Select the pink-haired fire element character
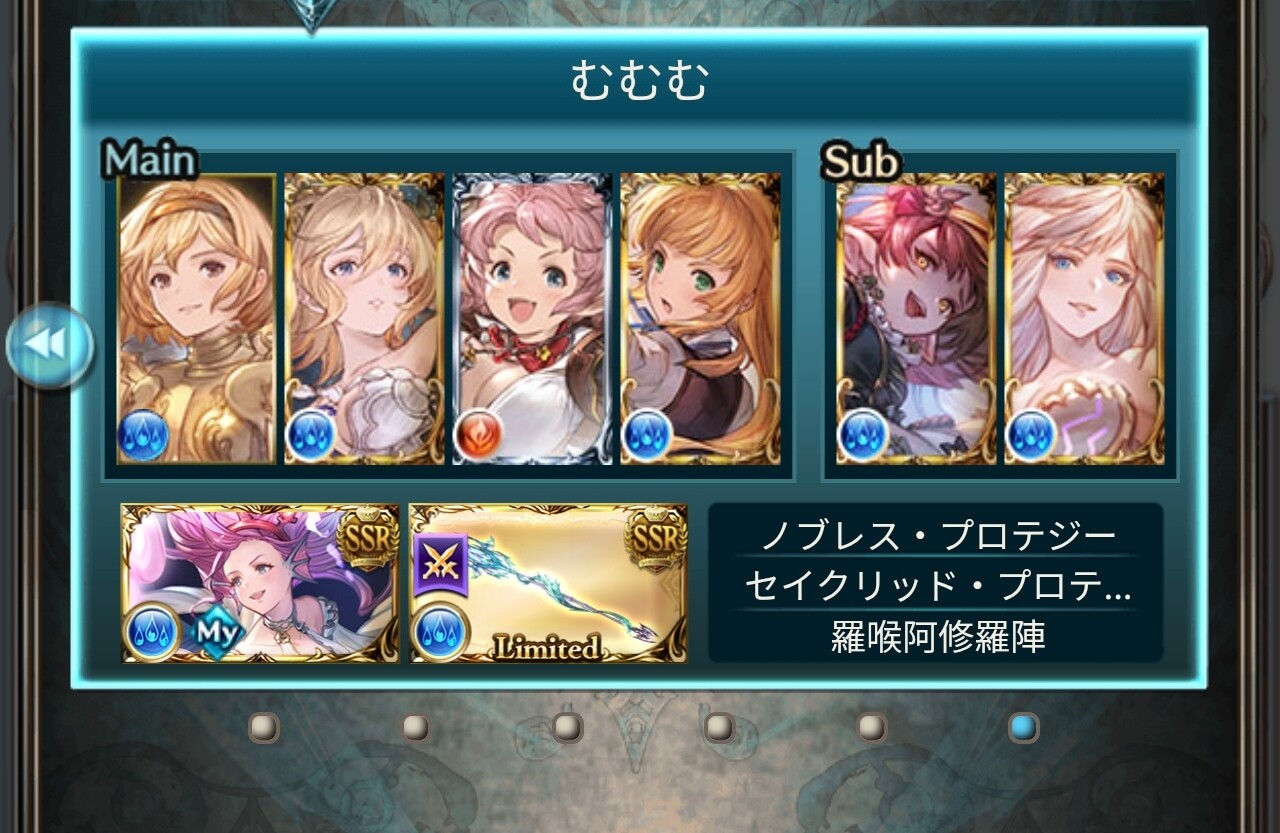 click(532, 318)
